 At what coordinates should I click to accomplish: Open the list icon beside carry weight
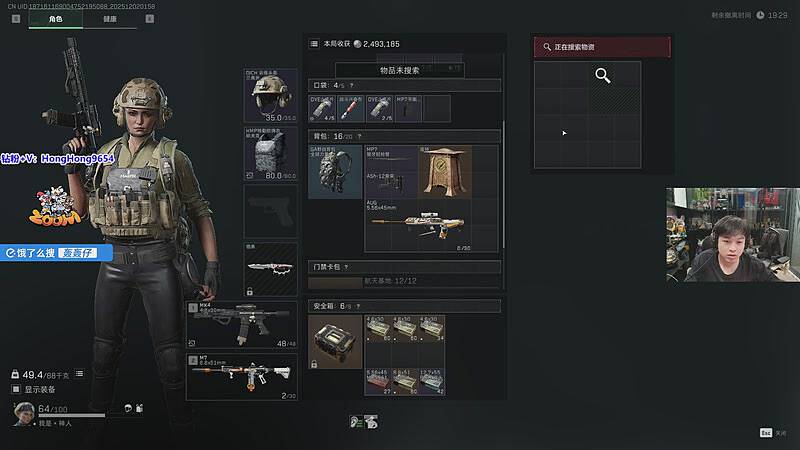pyautogui.click(x=79, y=373)
